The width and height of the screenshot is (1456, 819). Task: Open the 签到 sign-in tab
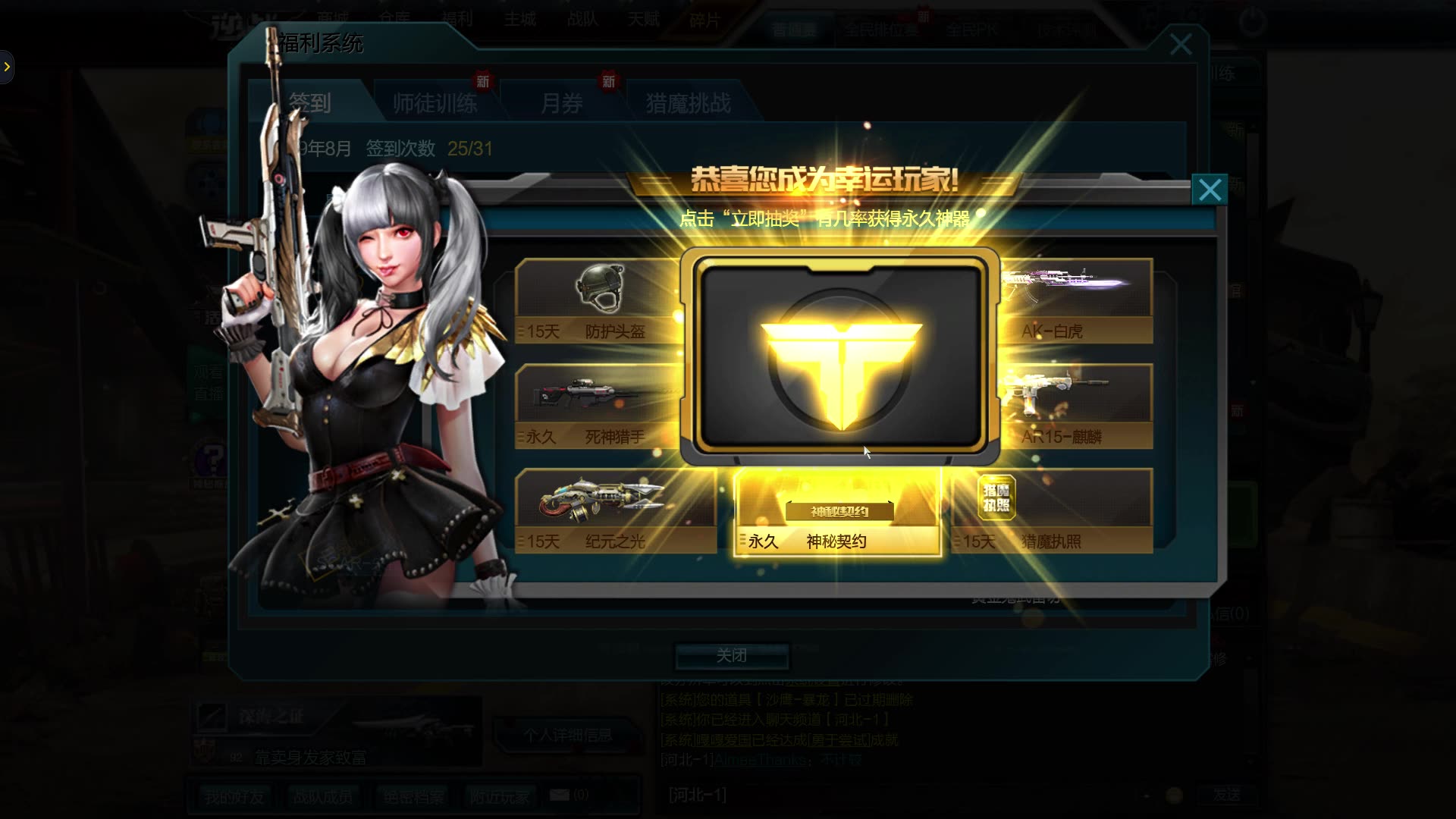click(x=309, y=103)
